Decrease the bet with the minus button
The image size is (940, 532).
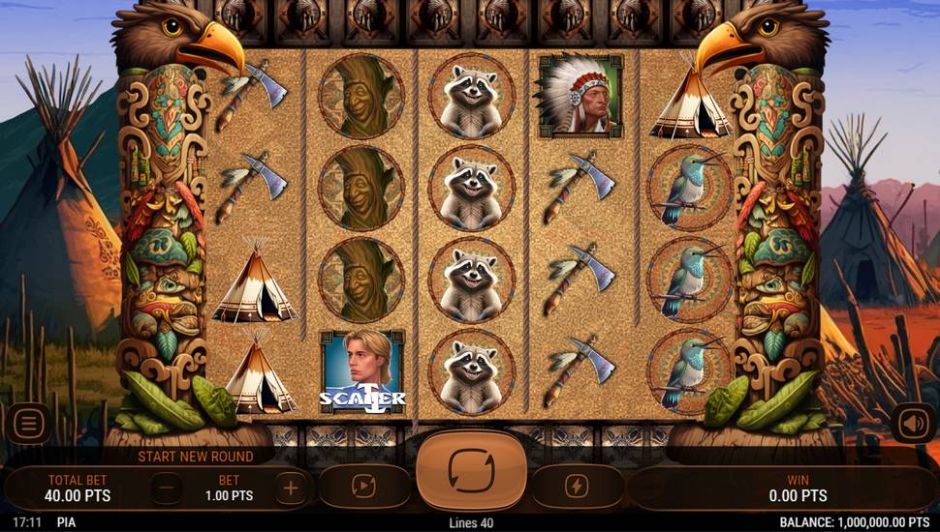(x=167, y=488)
